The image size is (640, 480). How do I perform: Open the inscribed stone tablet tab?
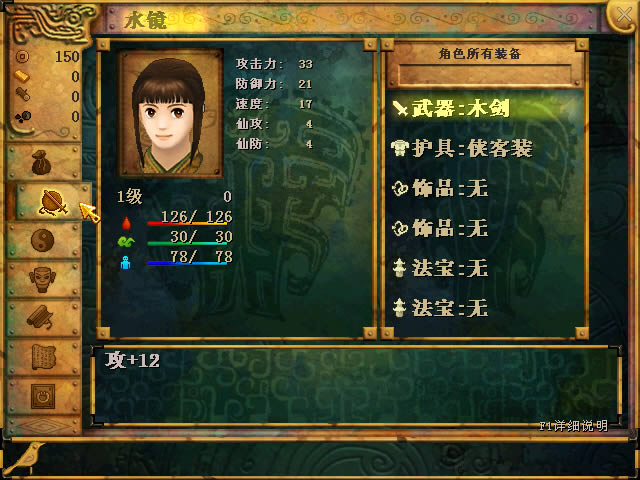click(x=42, y=357)
